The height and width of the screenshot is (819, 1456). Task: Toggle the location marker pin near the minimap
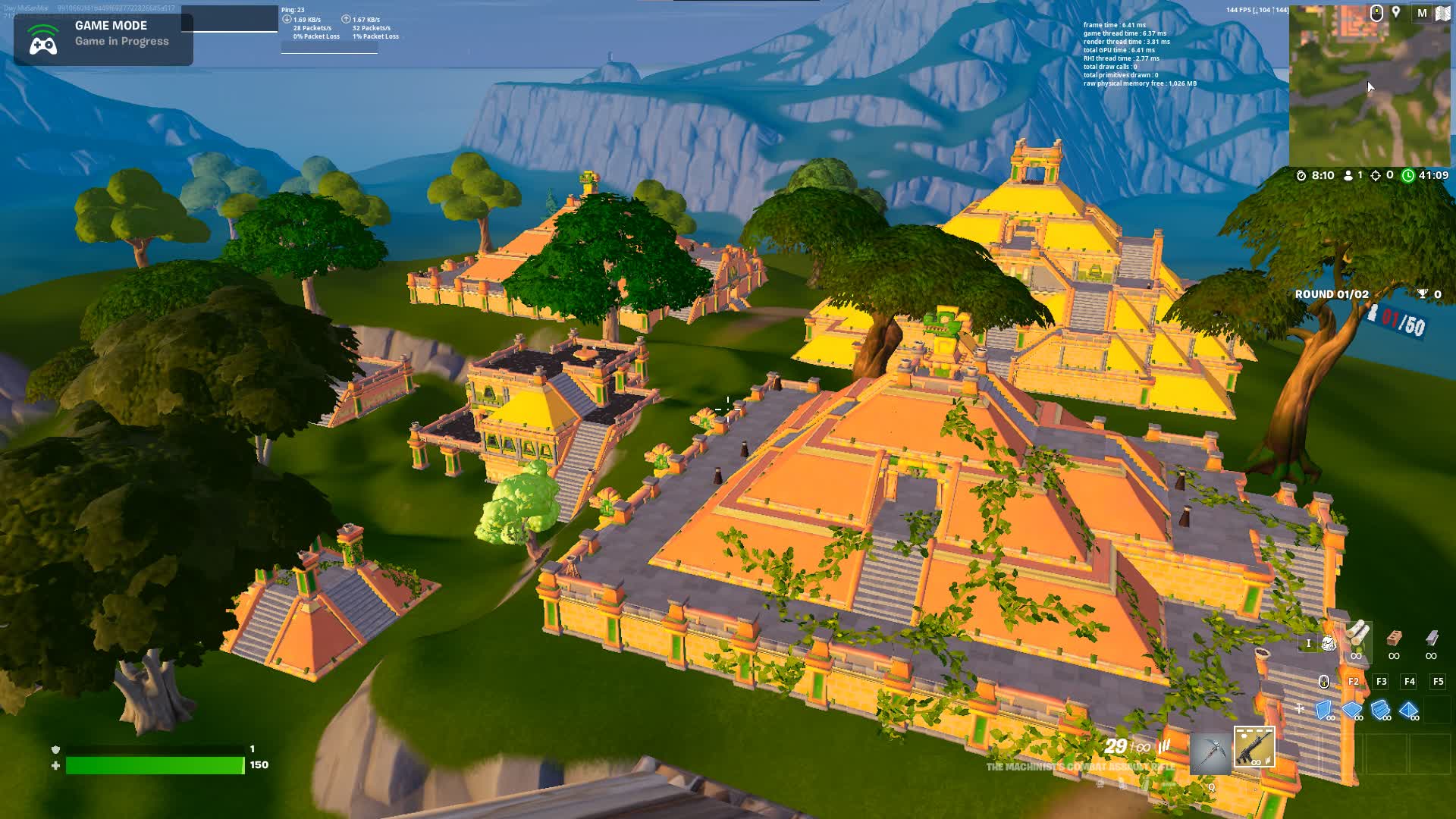[x=1396, y=12]
